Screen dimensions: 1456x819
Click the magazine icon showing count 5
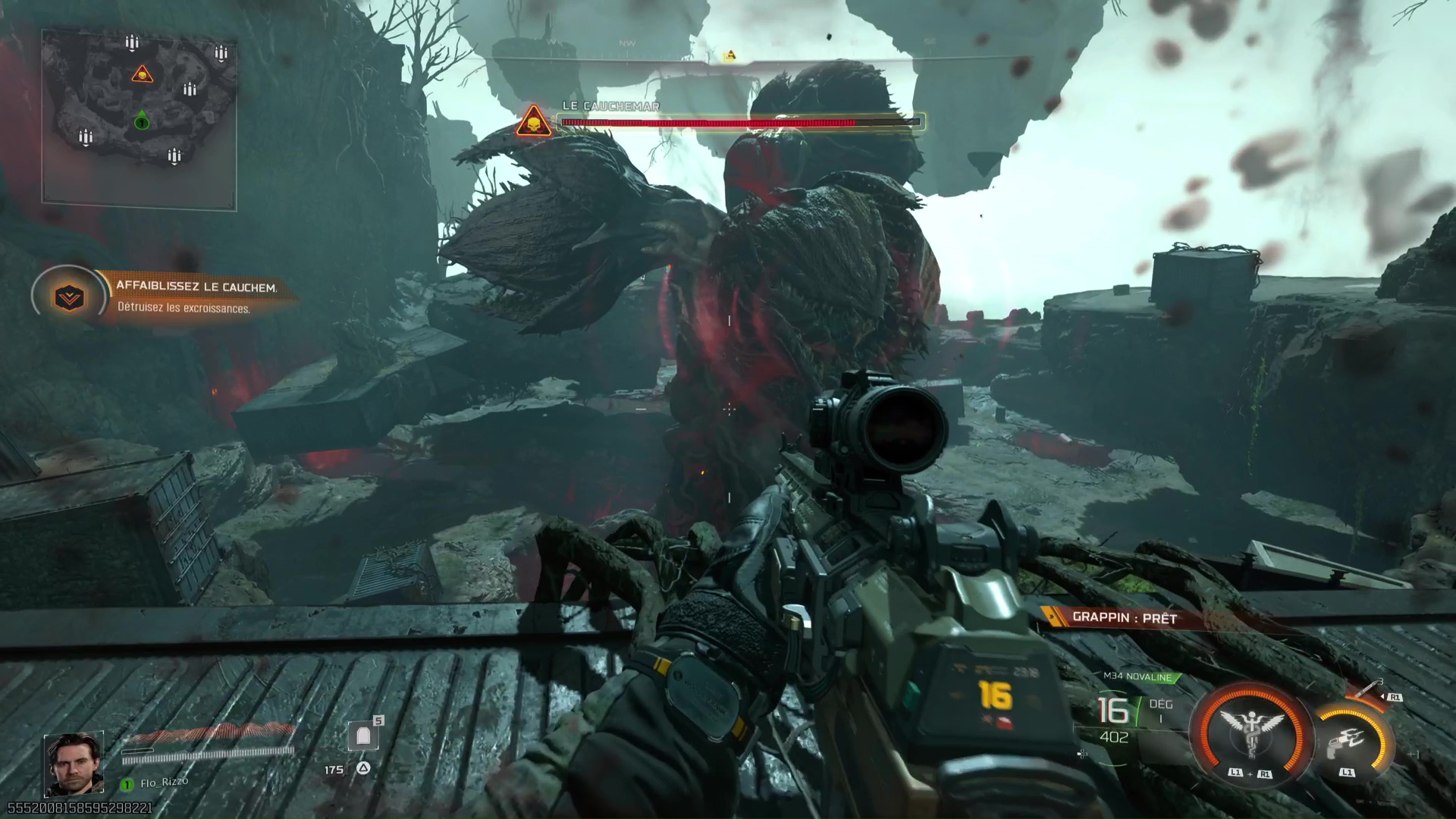362,736
